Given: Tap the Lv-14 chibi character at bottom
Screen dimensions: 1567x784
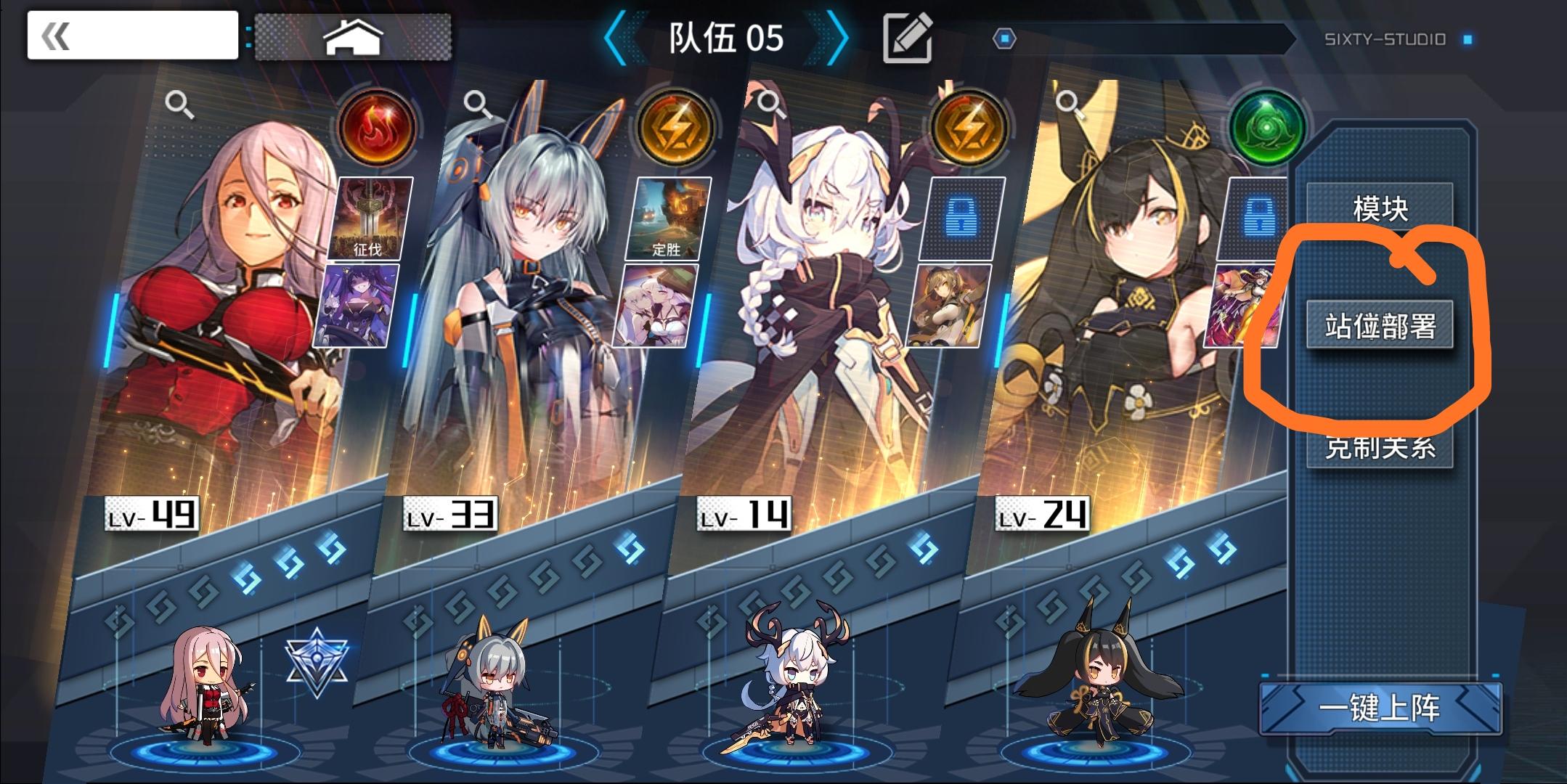Looking at the screenshot, I should [797, 690].
